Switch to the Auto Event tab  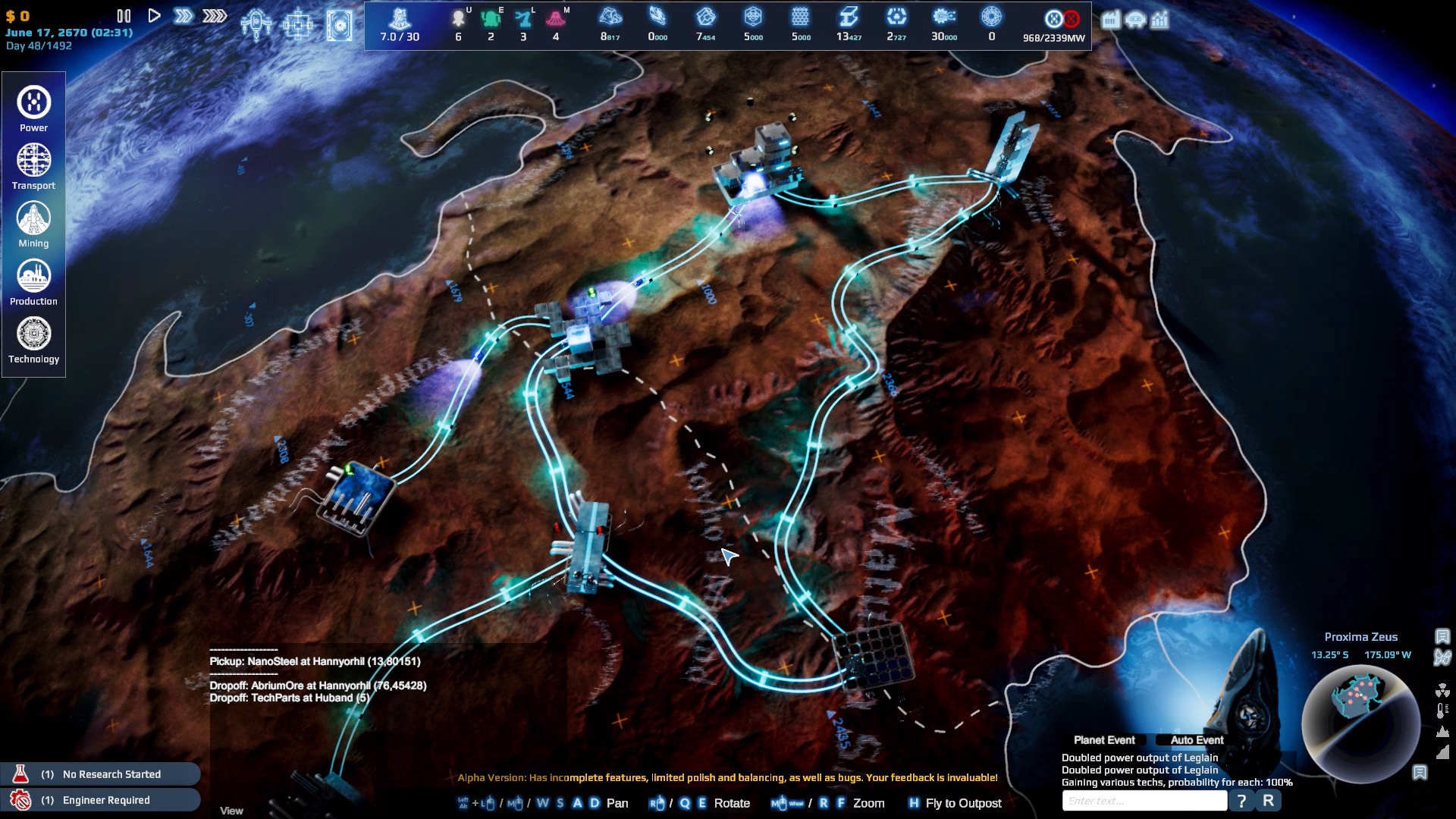coord(1197,740)
